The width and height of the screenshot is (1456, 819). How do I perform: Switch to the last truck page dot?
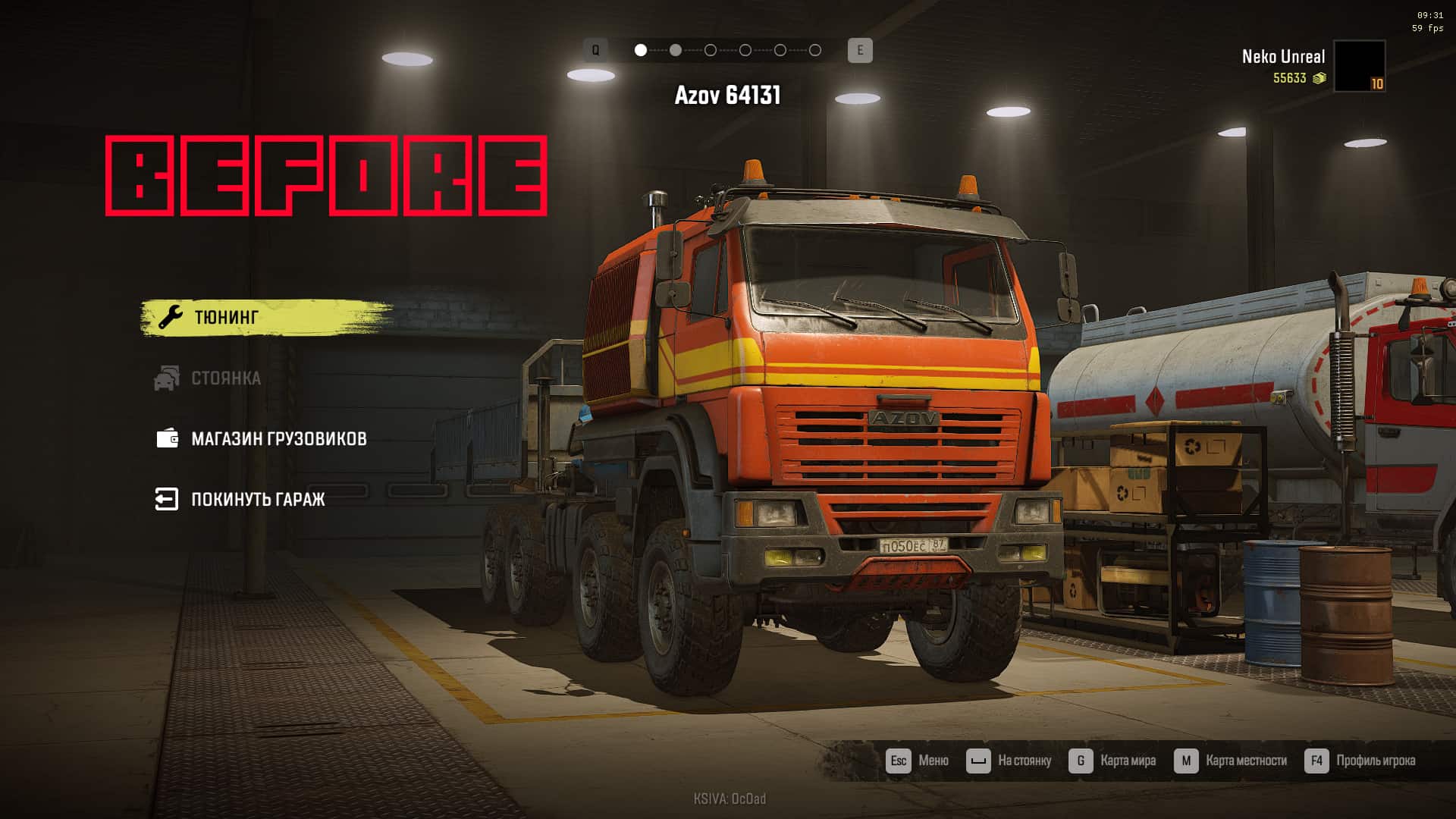tap(815, 50)
